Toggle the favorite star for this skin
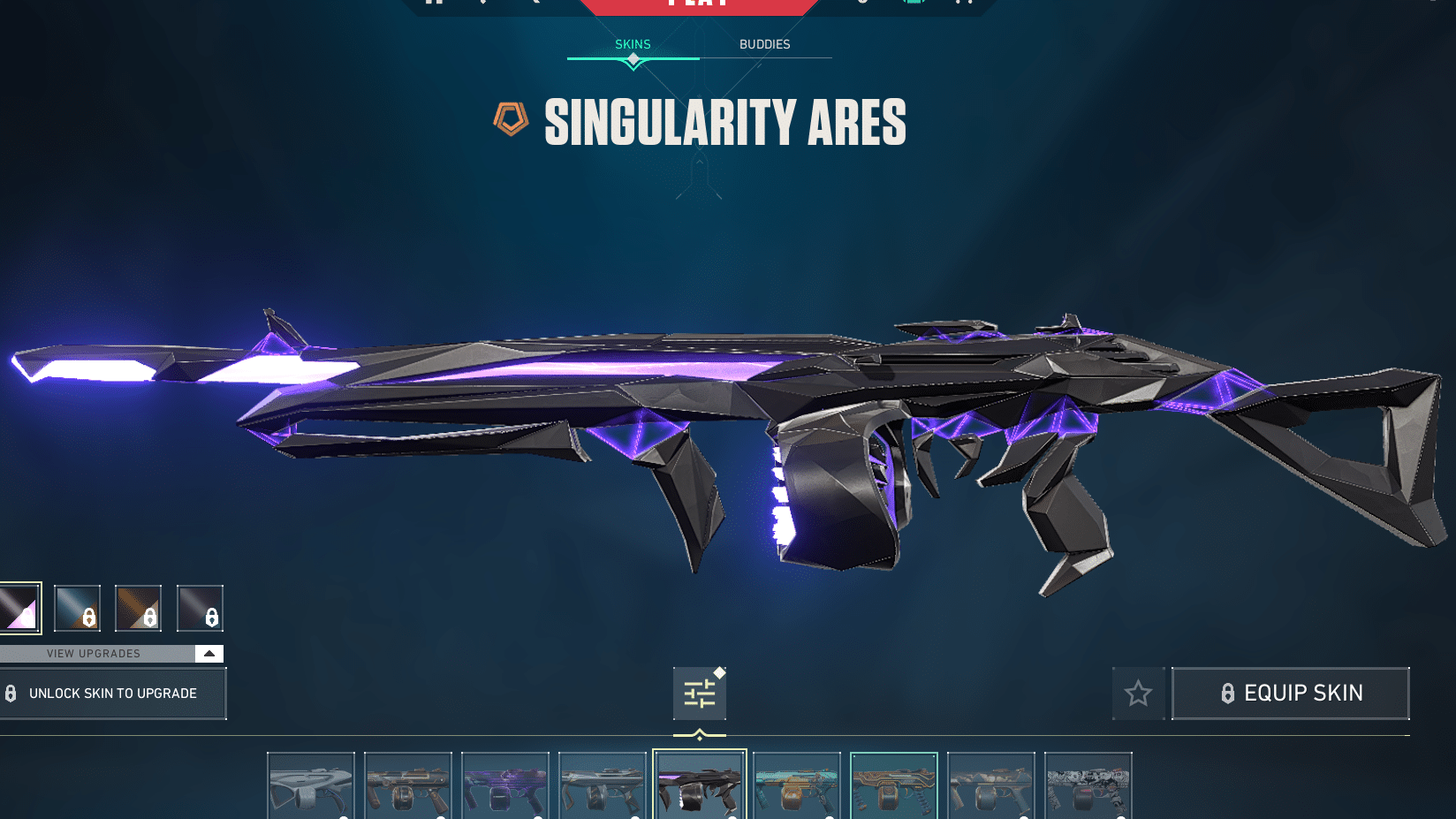Image resolution: width=1456 pixels, height=819 pixels. 1139,694
